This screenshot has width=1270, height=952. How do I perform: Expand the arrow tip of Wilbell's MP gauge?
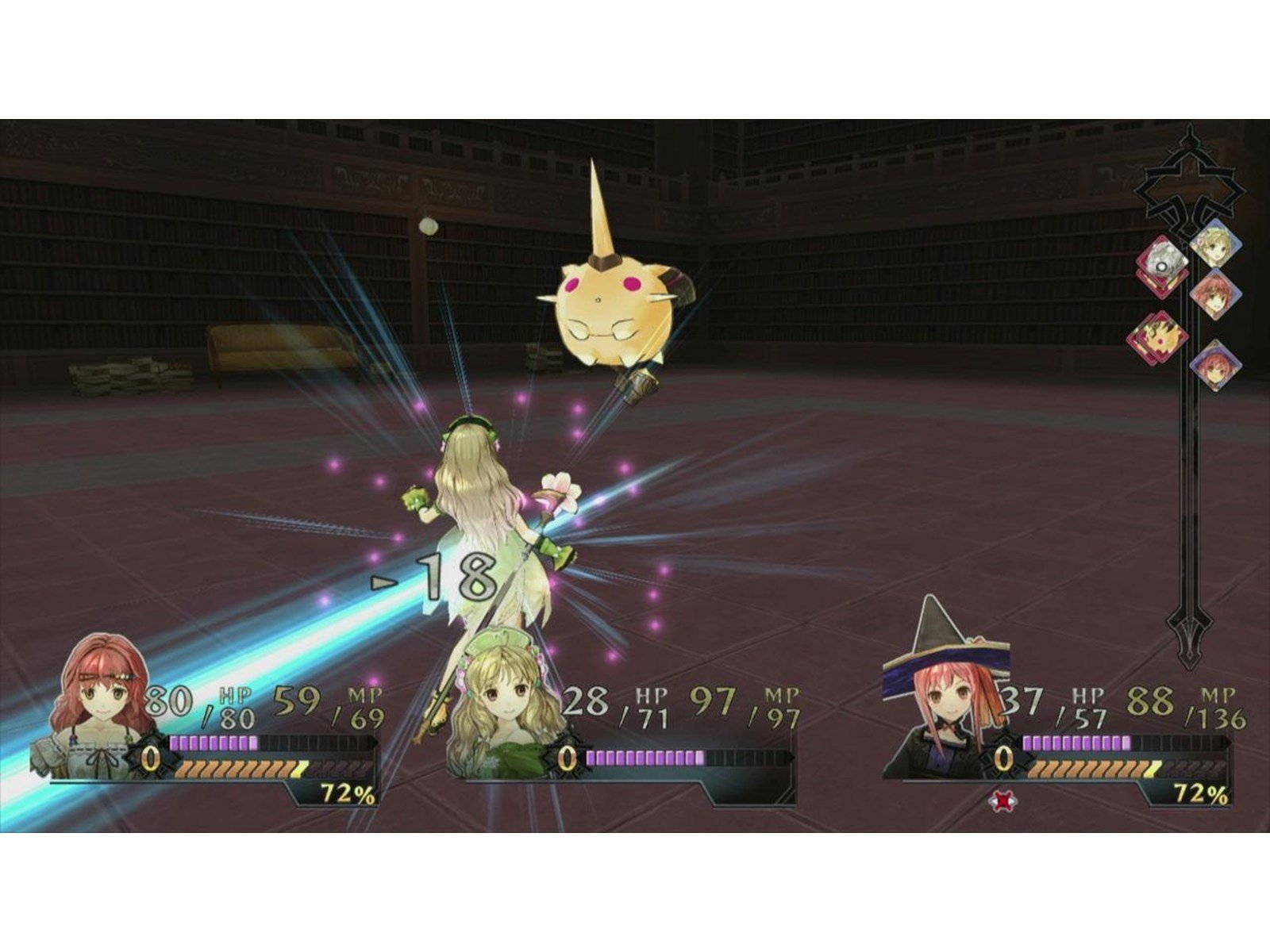[x=1228, y=741]
